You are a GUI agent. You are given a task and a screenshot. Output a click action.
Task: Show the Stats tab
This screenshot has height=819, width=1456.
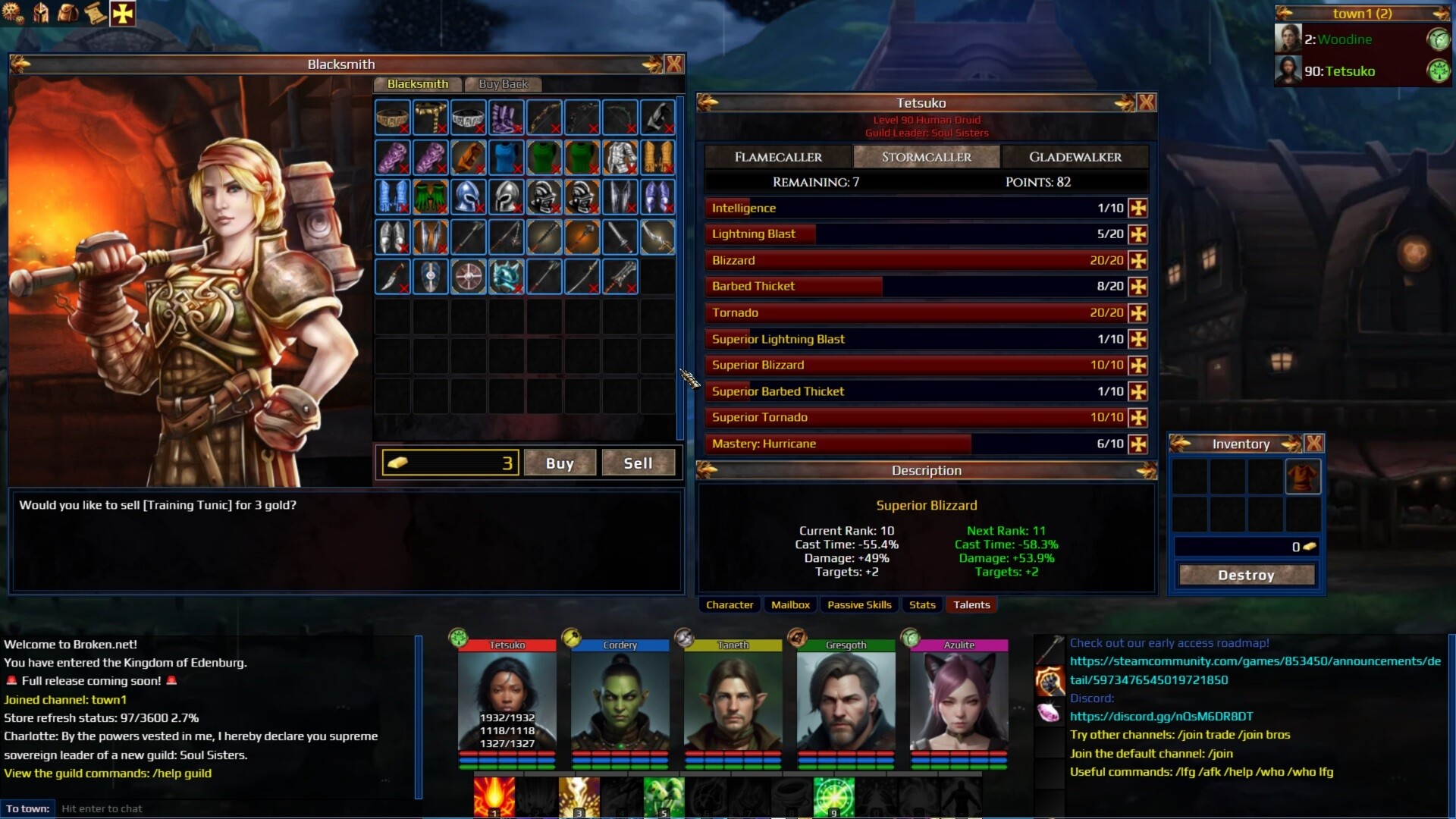[x=922, y=605]
